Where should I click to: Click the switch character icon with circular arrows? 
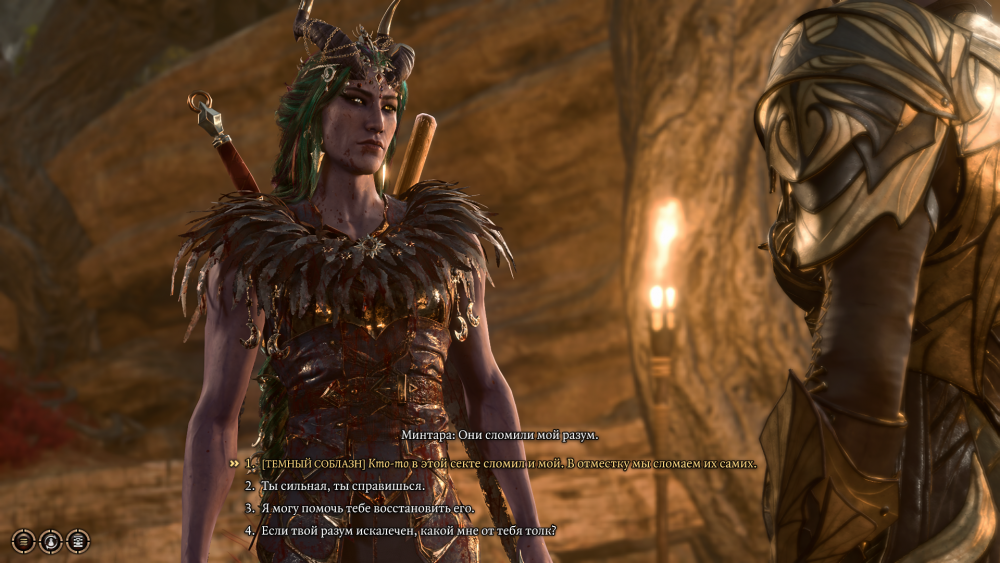tap(50, 541)
